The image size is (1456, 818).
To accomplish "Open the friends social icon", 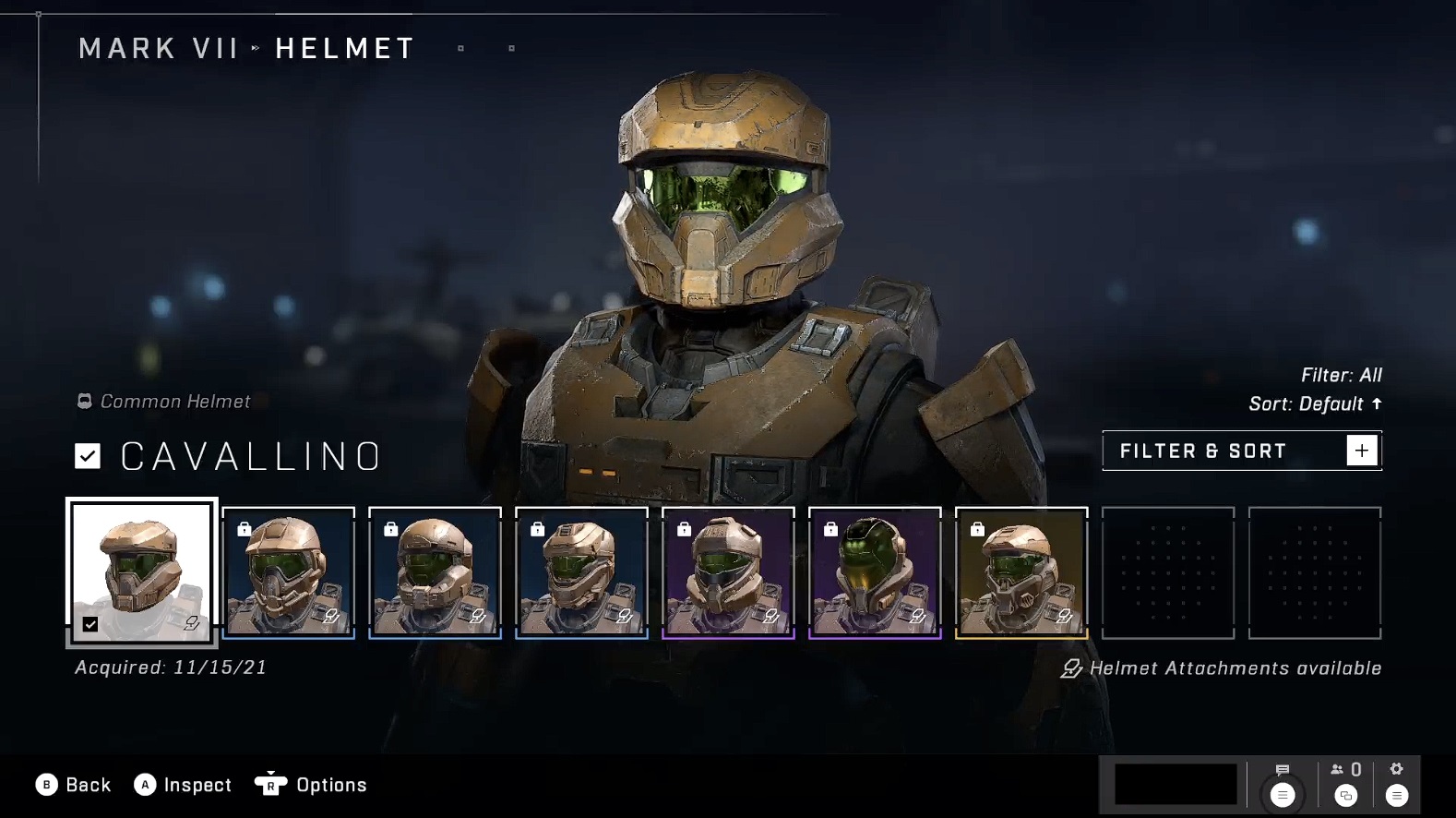I will coord(1346,783).
